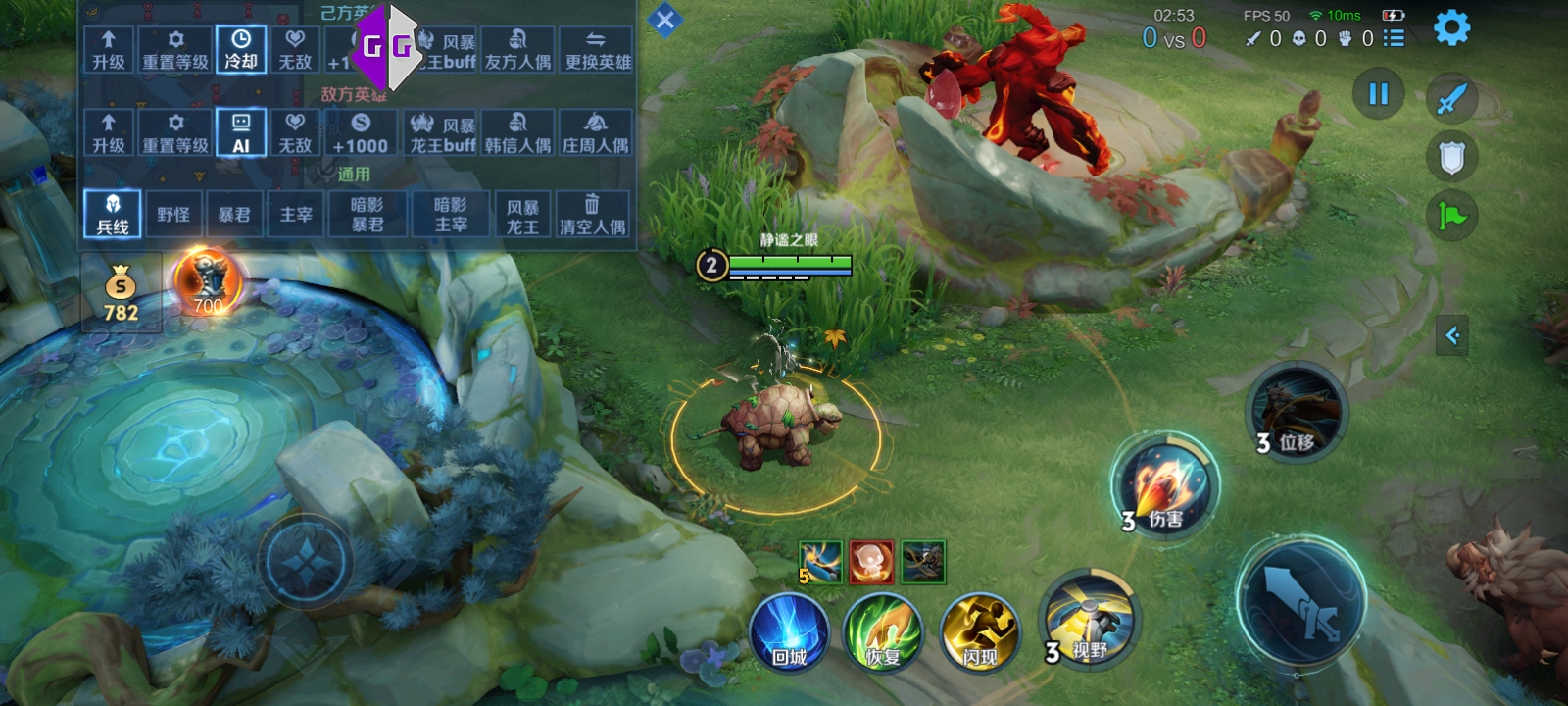The height and width of the screenshot is (706, 1568).
Task: Toggle the 冷却 cooldown option
Action: coord(241,49)
